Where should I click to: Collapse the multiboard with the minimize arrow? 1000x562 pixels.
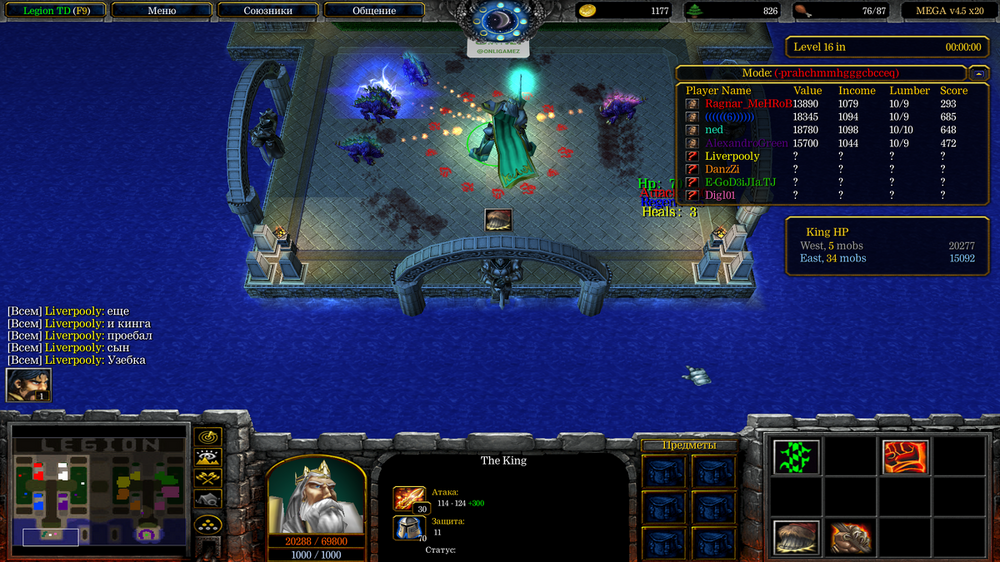click(976, 73)
